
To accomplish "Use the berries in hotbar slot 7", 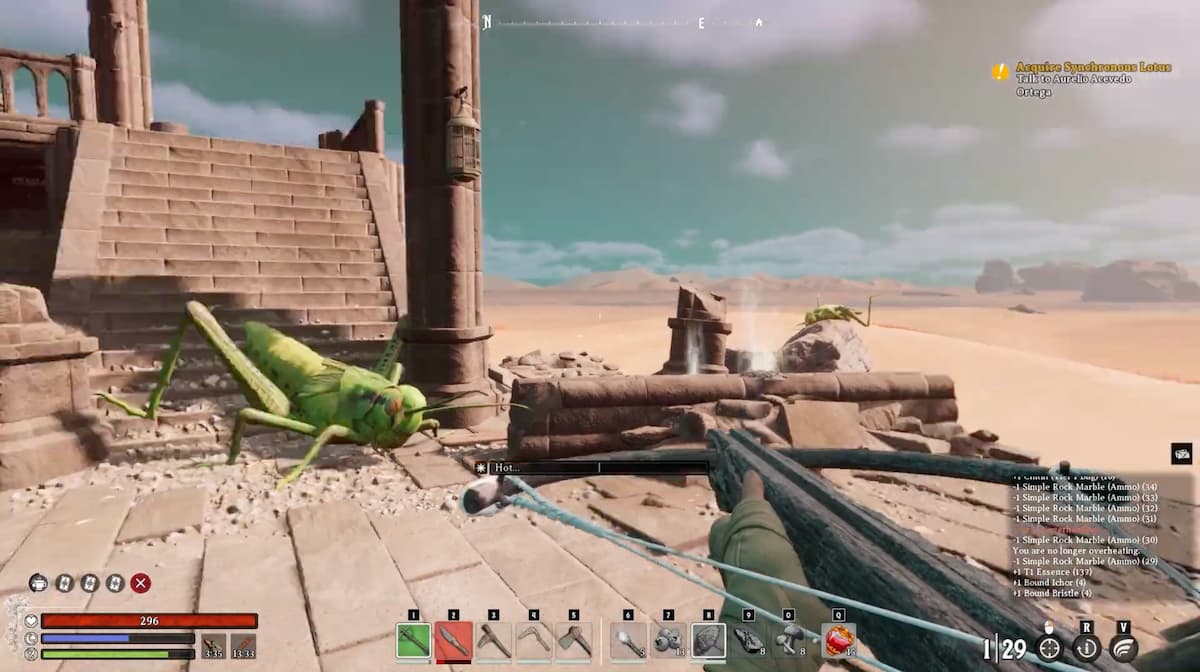I will [668, 640].
